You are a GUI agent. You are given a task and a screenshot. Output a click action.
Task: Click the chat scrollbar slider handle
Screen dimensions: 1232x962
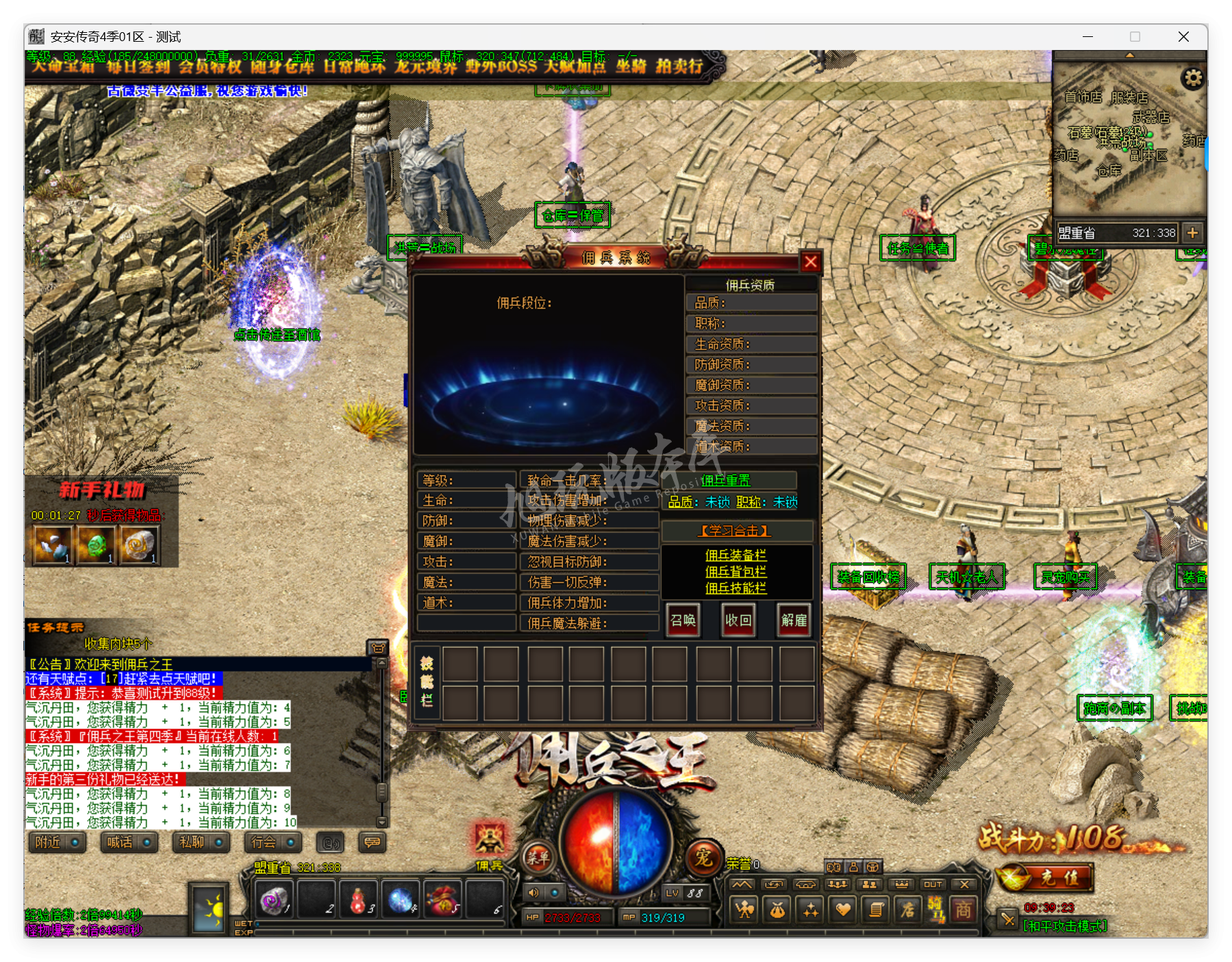(381, 792)
